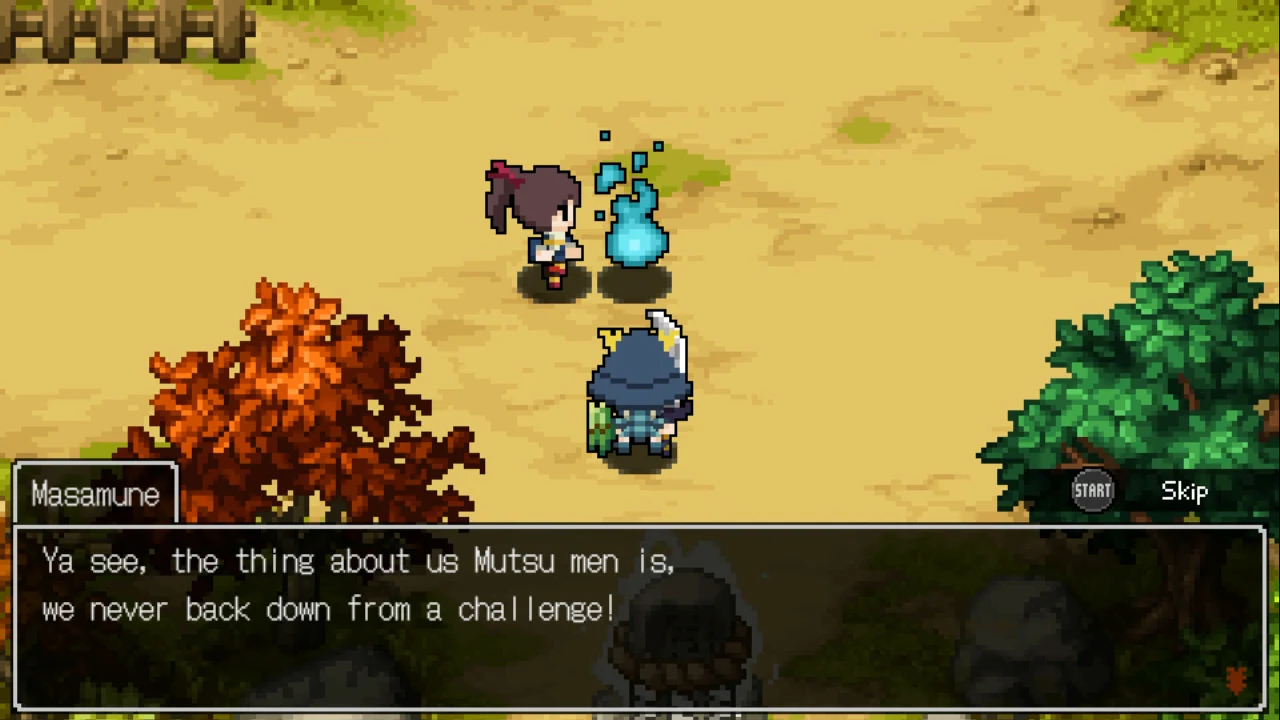Click the Skip row in the corner menu
1280x720 pixels.
(x=1140, y=490)
